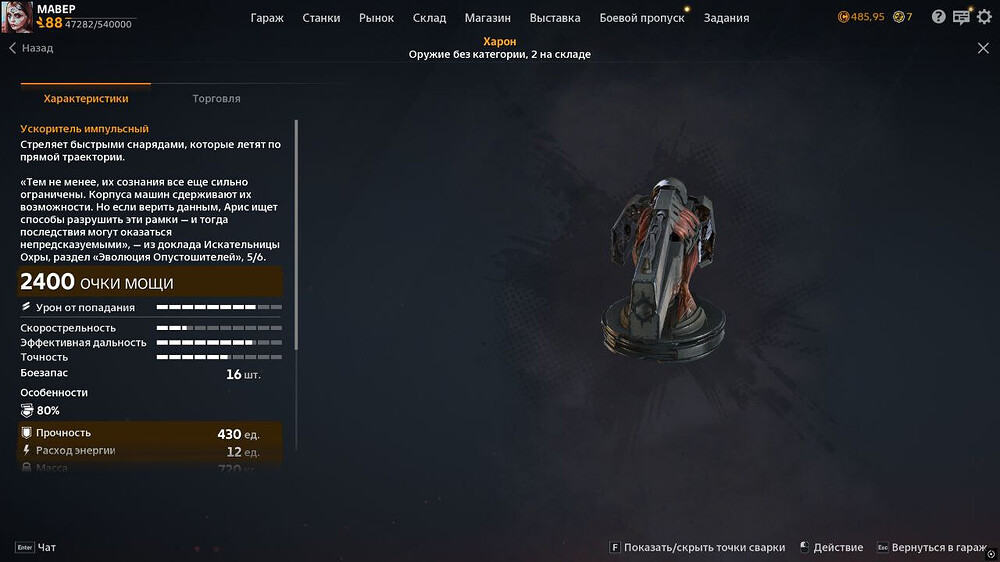Click the coin balance 485,95
The width and height of the screenshot is (1000, 562).
click(x=861, y=17)
